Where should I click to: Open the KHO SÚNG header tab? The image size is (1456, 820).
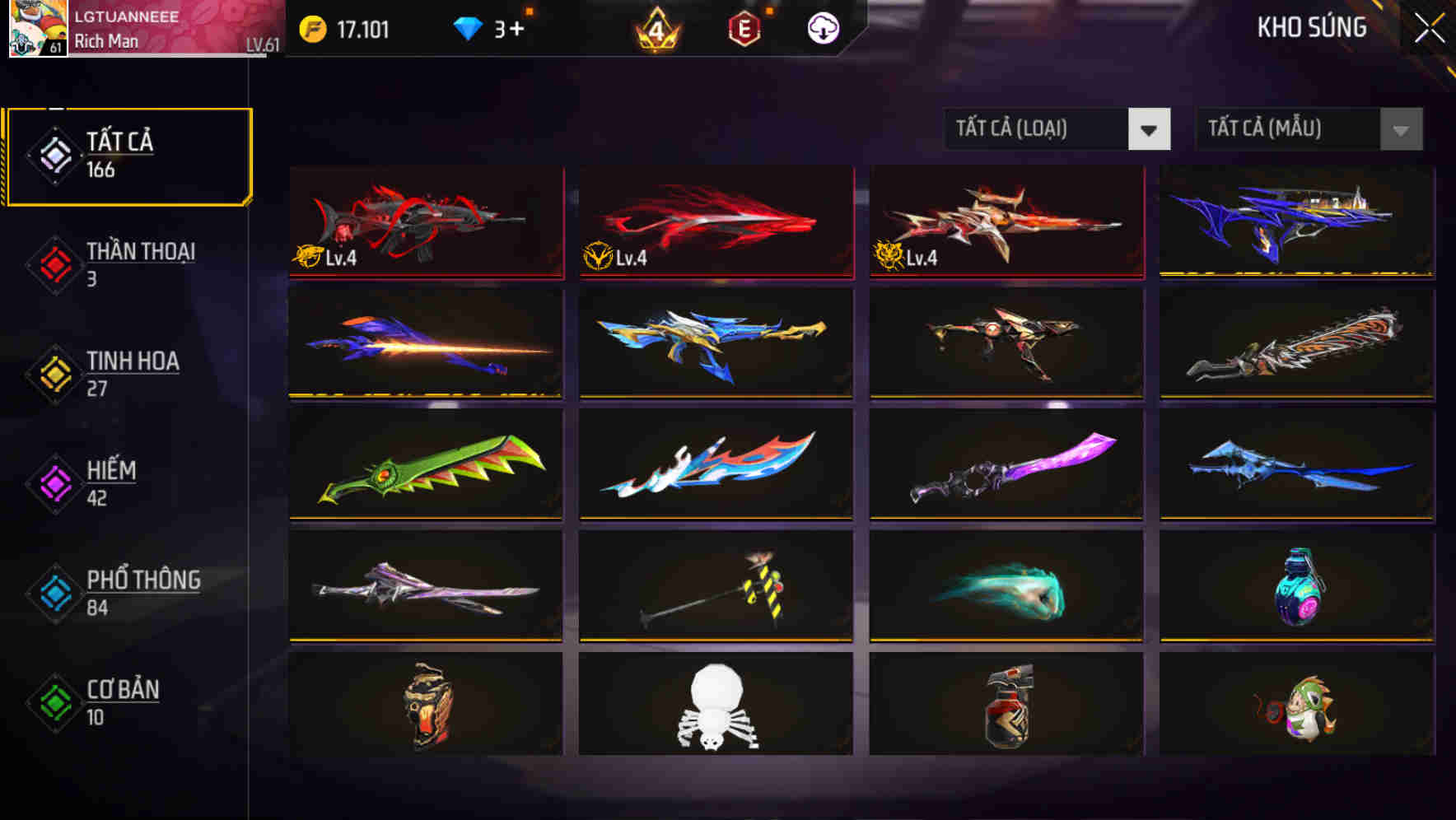click(1311, 27)
